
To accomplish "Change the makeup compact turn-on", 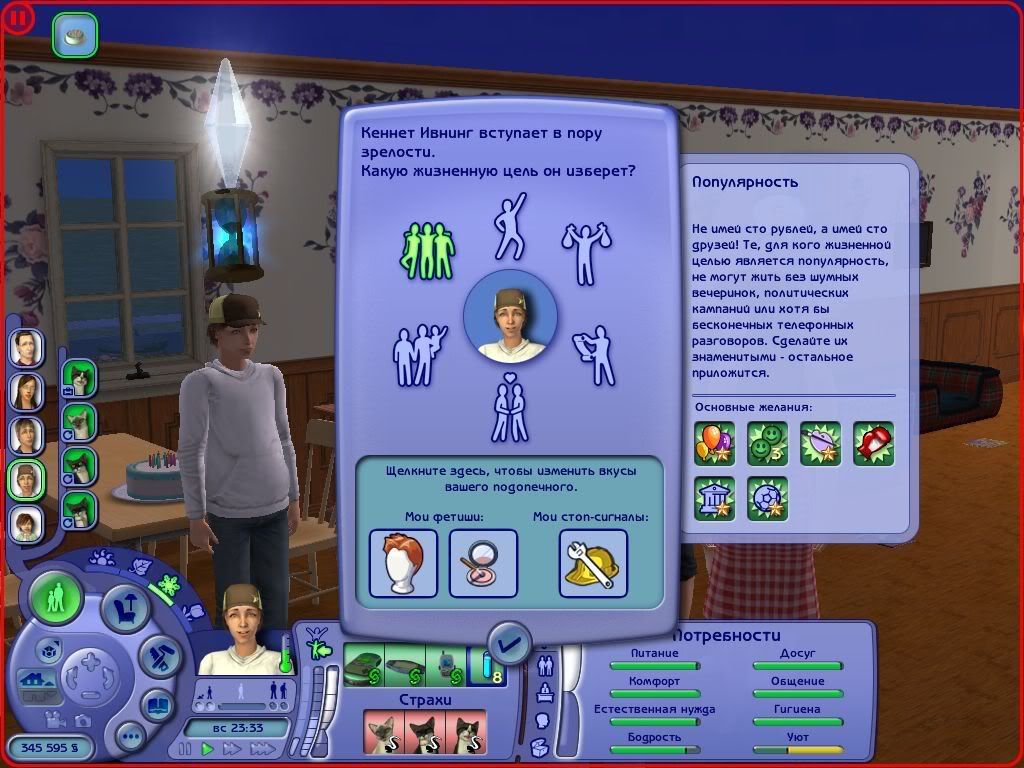I will click(x=483, y=562).
